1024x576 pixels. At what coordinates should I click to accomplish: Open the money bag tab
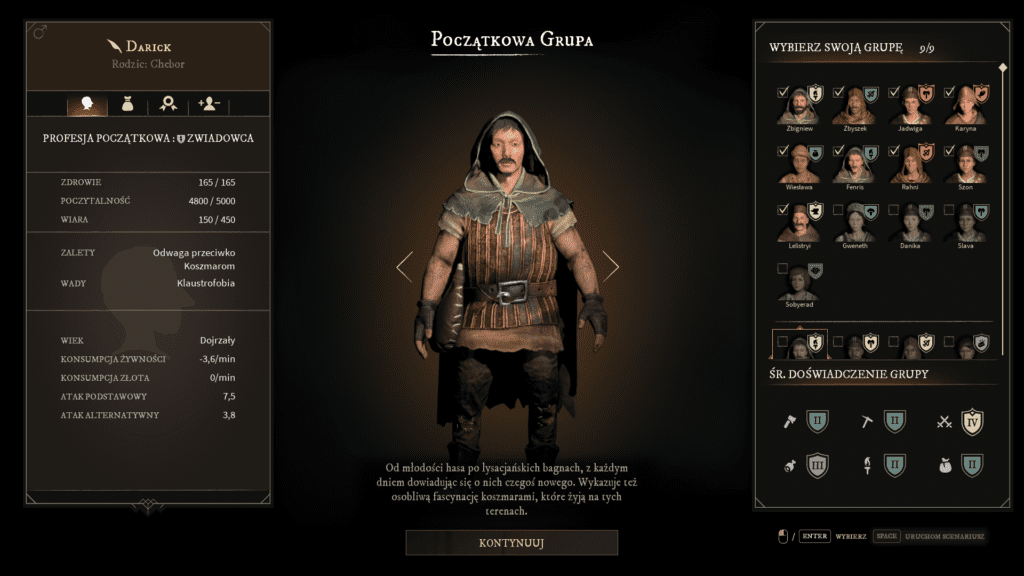128,103
